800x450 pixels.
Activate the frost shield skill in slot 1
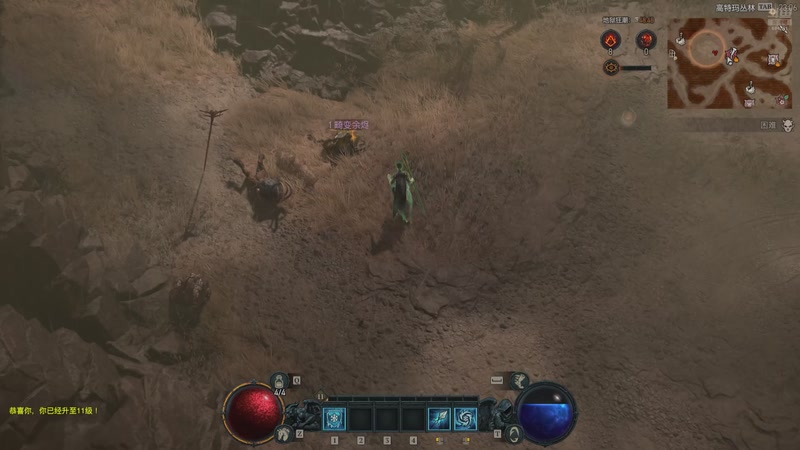tap(334, 418)
